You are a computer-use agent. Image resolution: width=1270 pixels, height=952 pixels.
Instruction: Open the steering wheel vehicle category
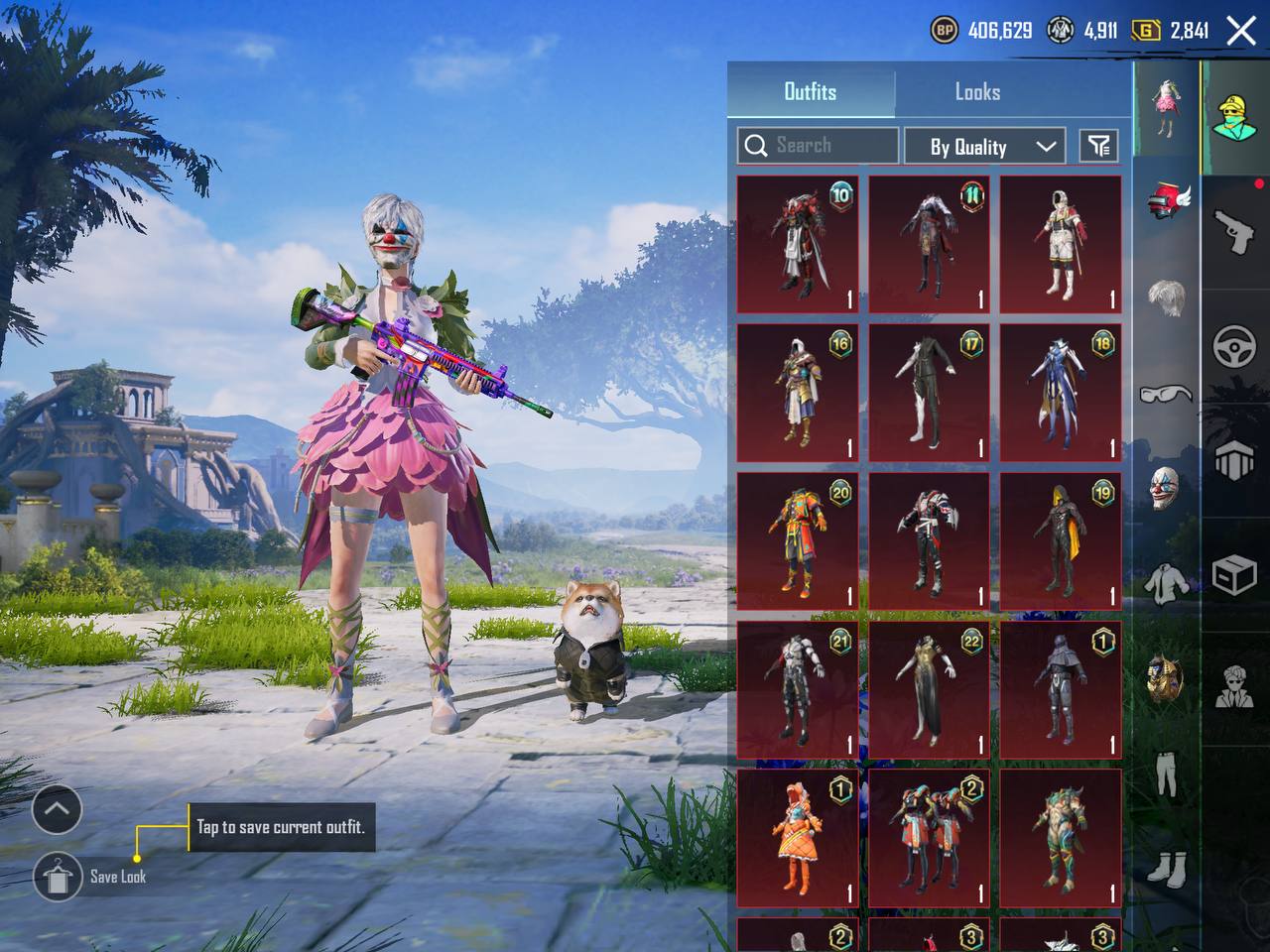pos(1234,347)
